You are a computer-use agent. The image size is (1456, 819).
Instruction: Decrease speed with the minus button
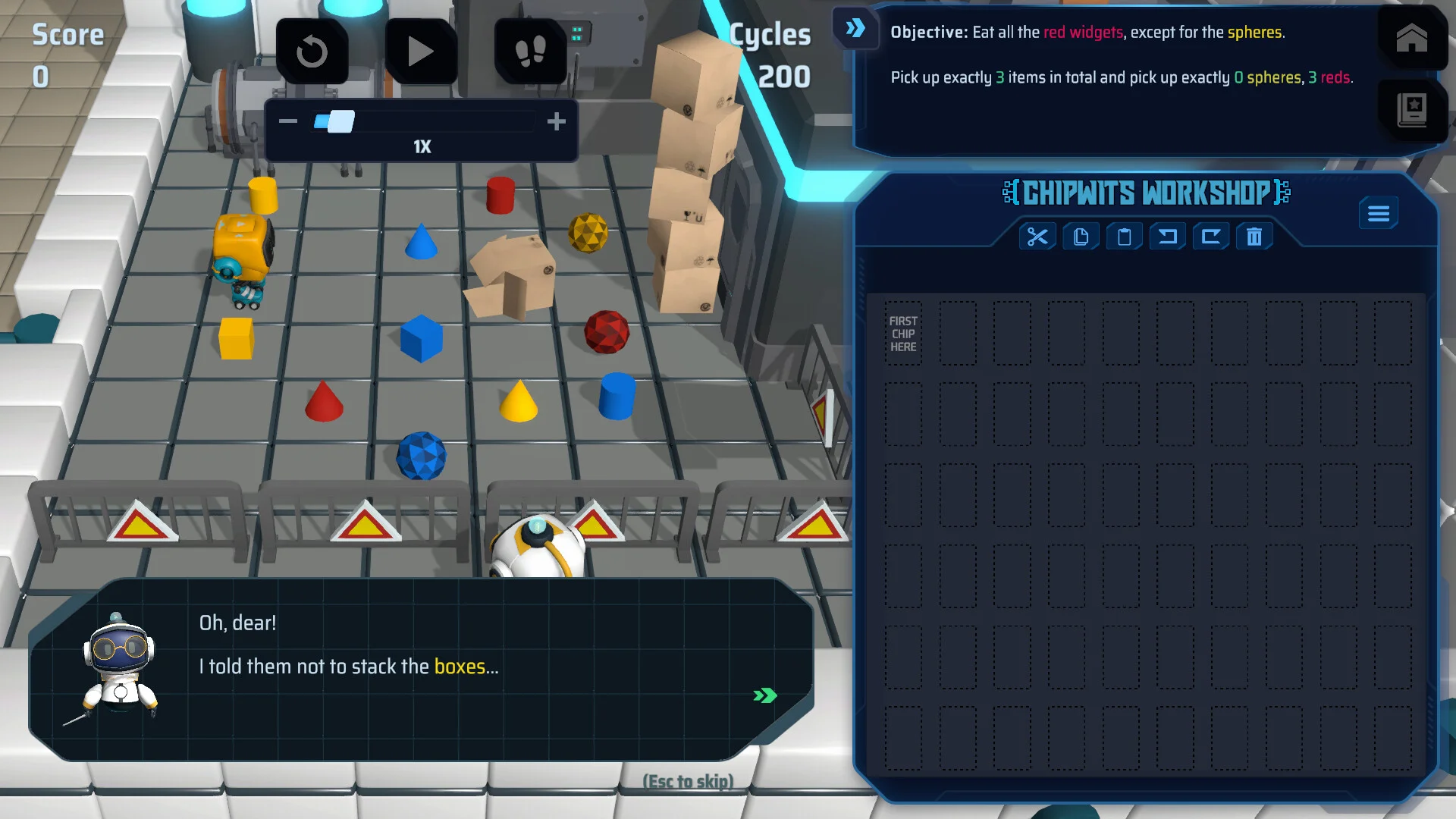[x=288, y=121]
